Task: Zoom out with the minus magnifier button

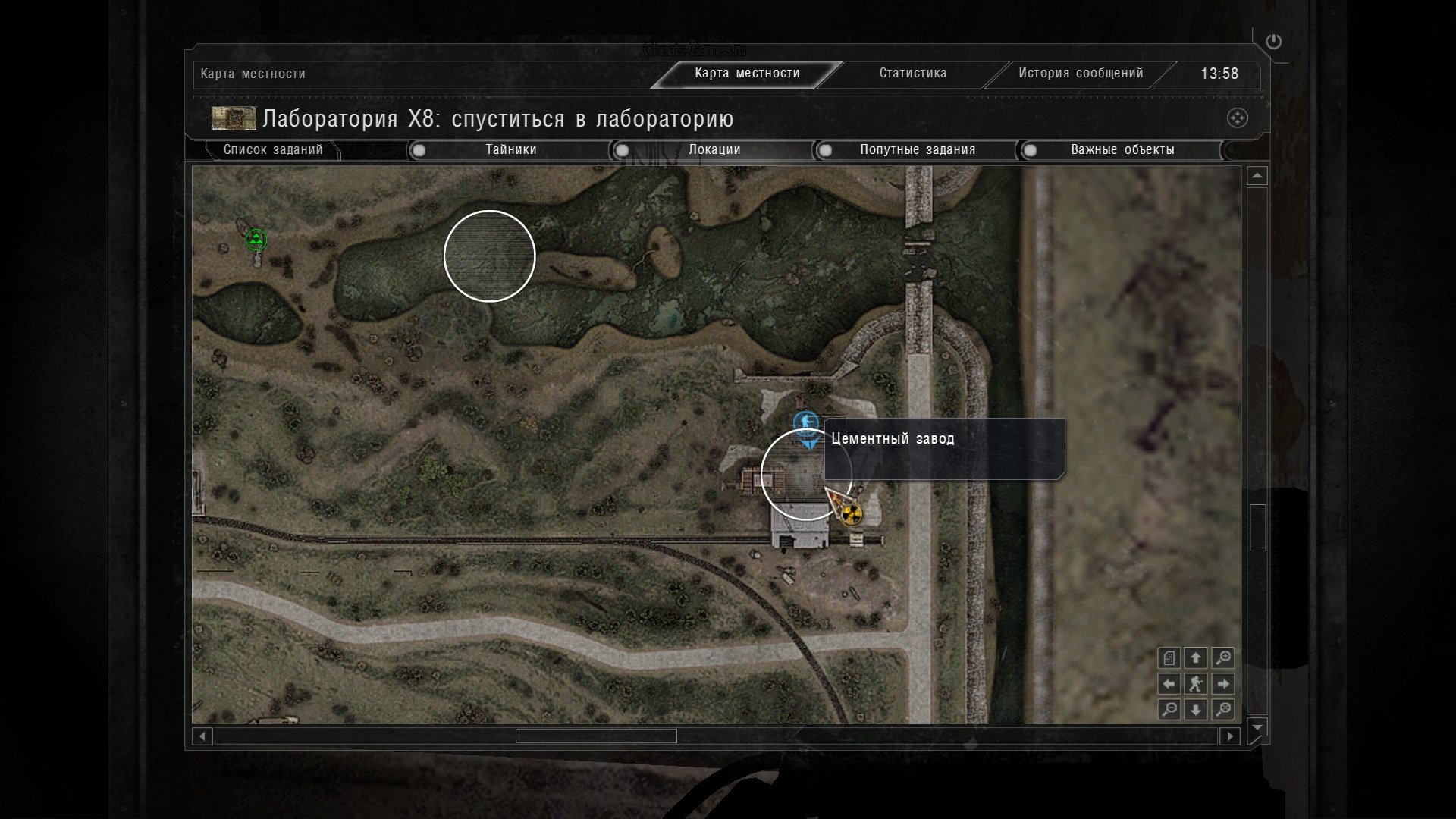Action: click(x=1169, y=710)
